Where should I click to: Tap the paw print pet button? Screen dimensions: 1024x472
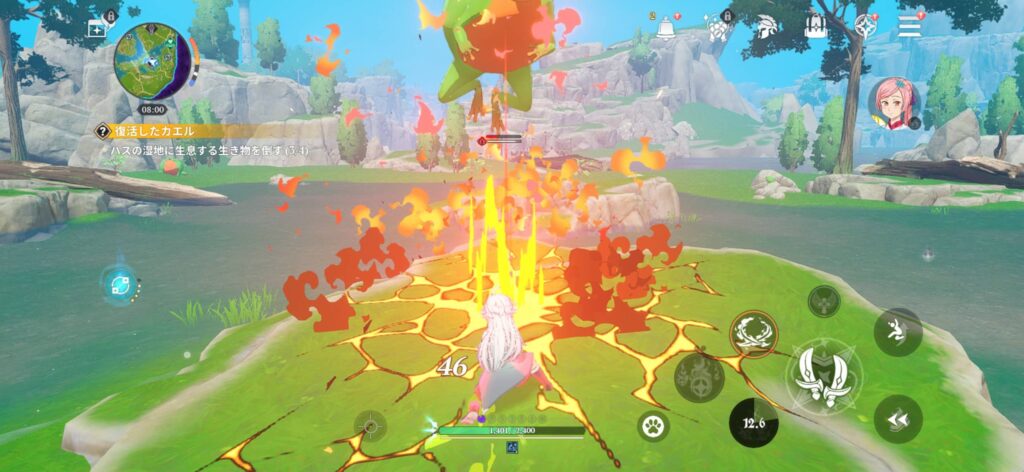(x=654, y=426)
